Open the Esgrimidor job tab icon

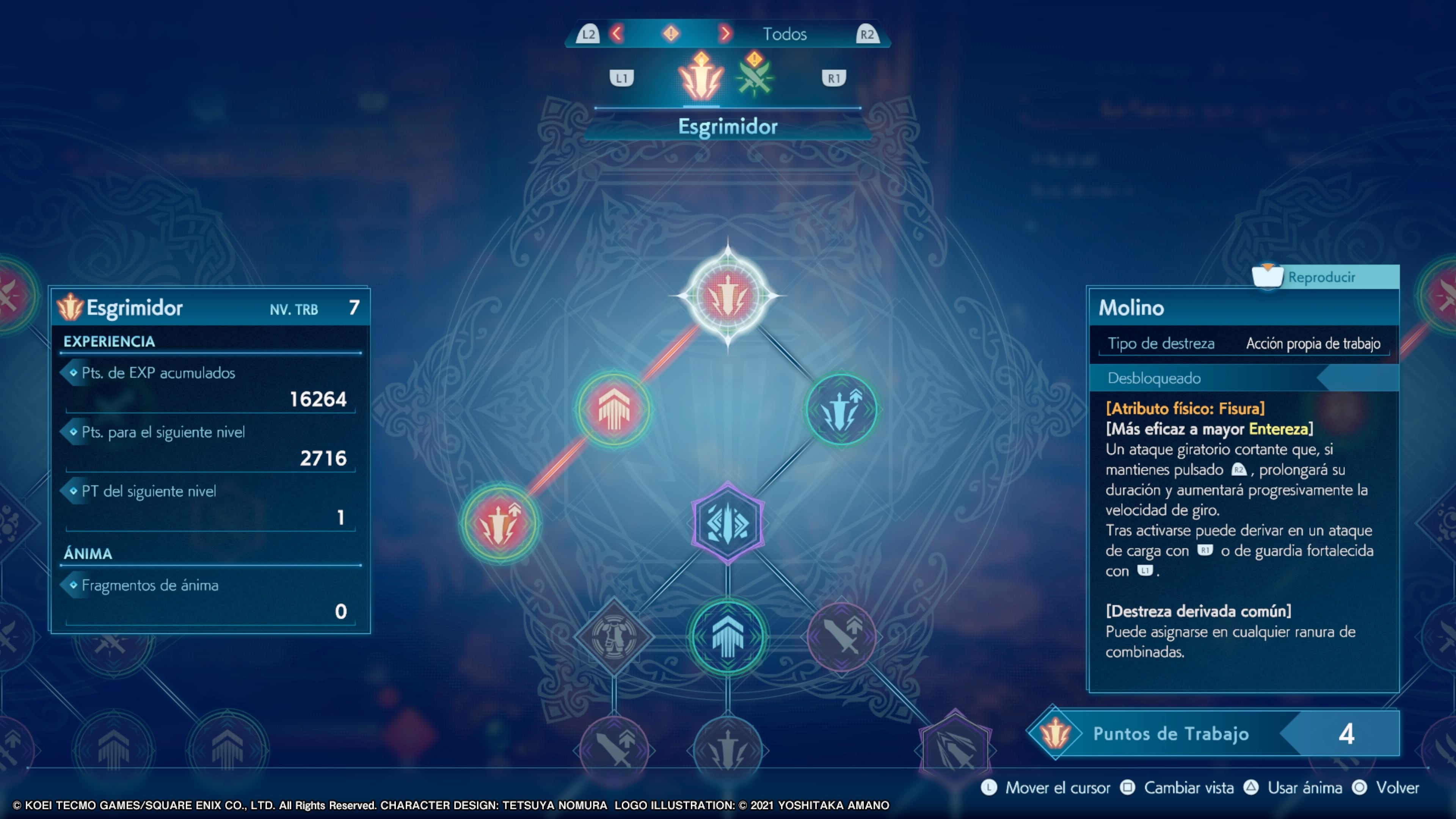701,78
